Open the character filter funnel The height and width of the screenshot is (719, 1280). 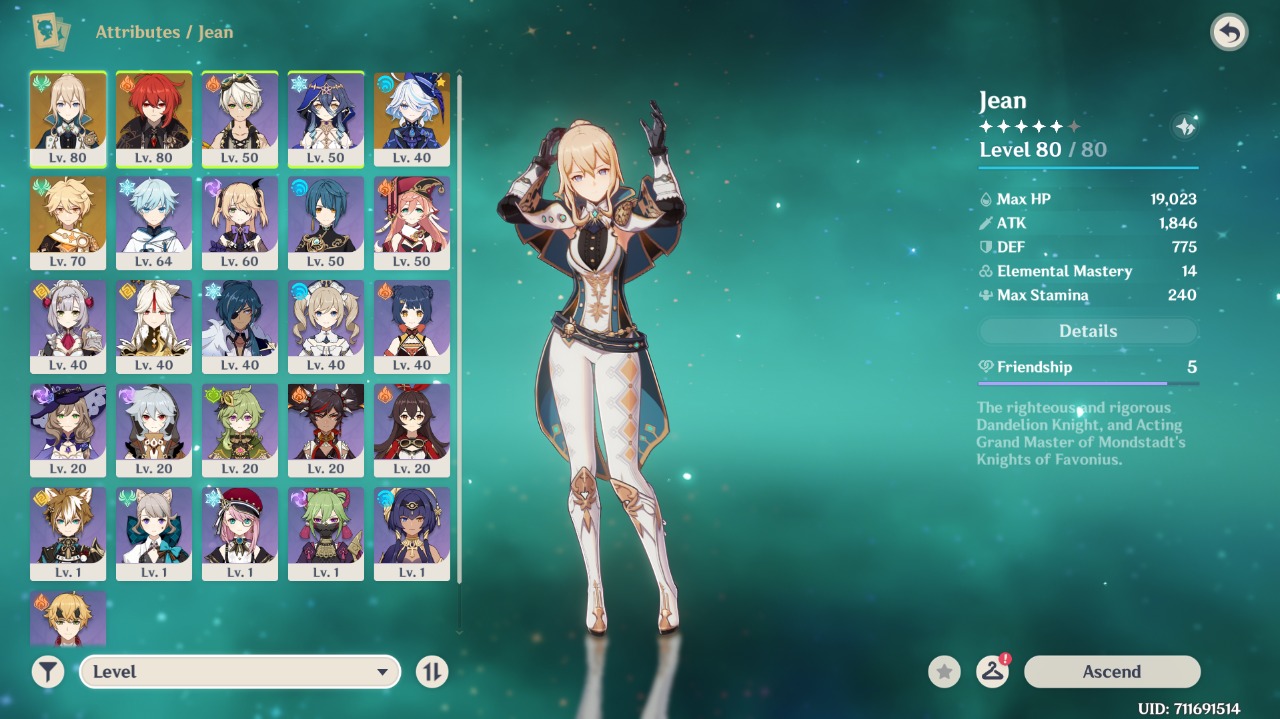coord(47,672)
